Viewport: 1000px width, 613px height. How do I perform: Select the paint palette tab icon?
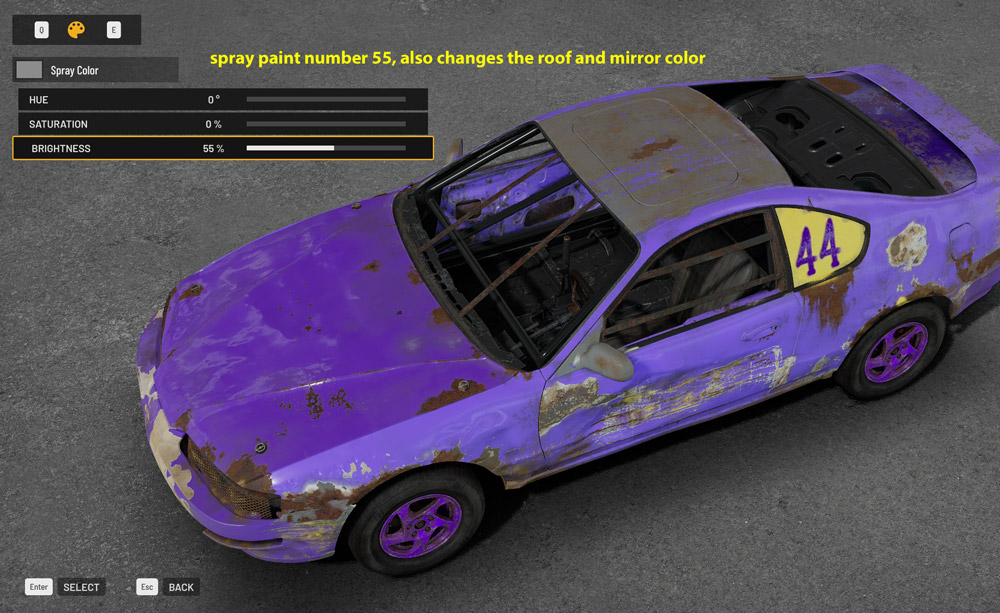click(x=76, y=30)
